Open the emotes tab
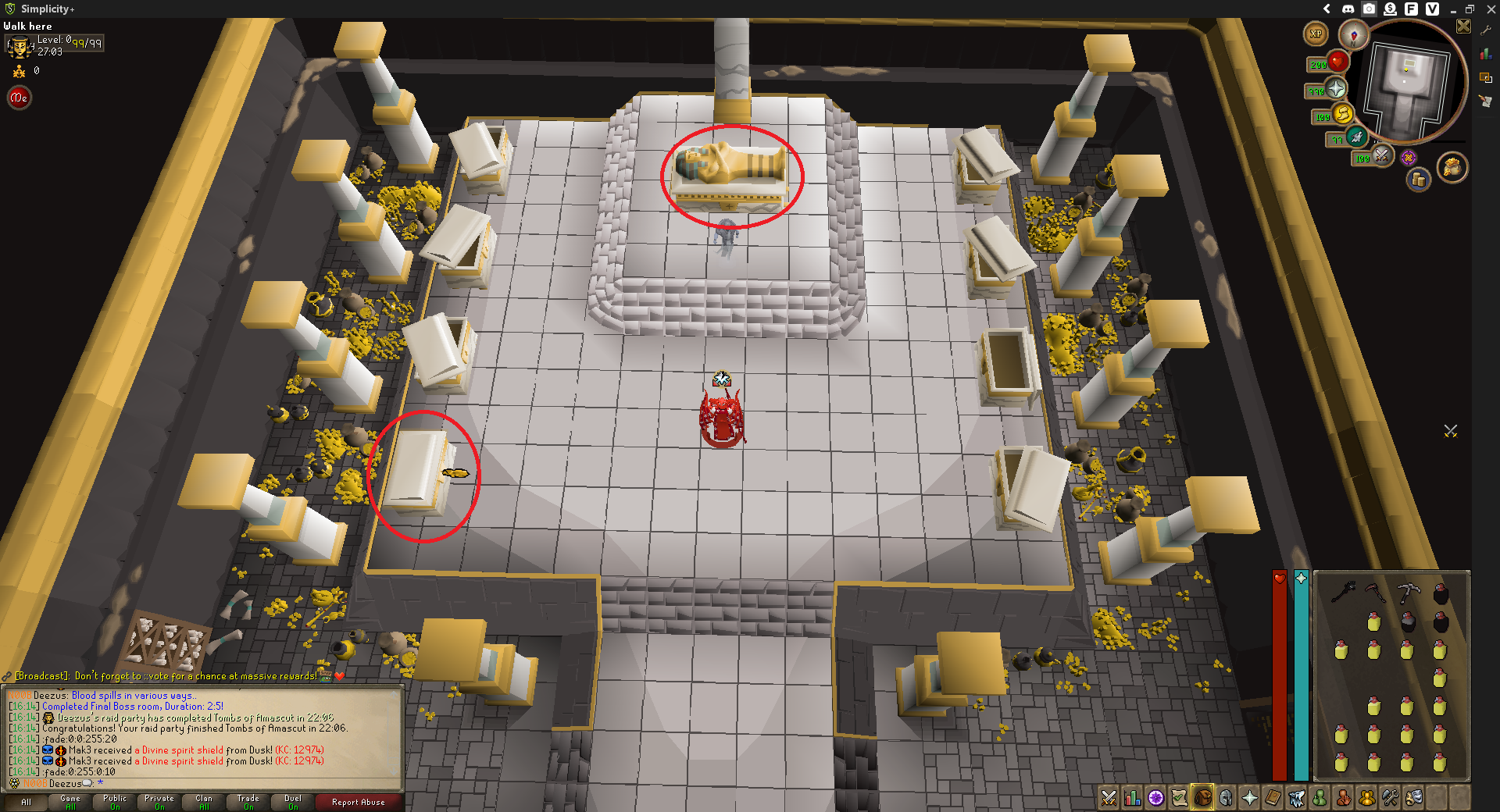 tap(1413, 799)
